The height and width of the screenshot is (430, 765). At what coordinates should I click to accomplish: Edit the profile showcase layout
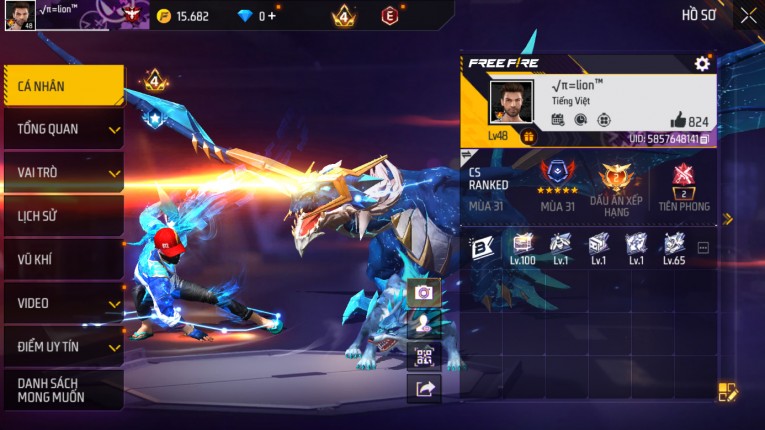[728, 392]
